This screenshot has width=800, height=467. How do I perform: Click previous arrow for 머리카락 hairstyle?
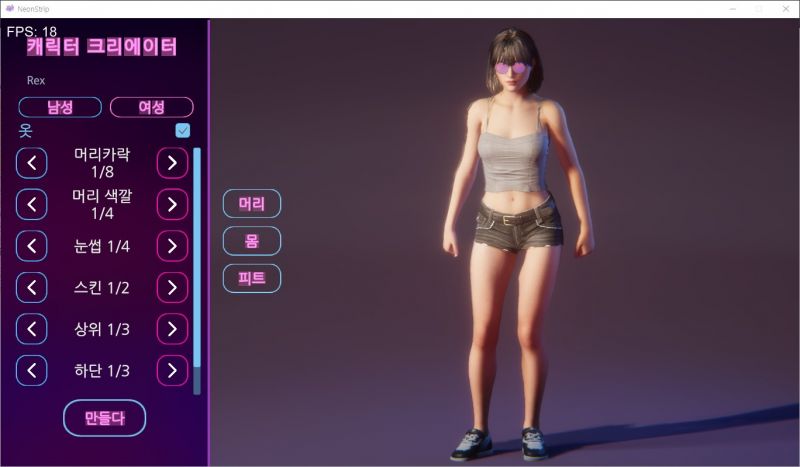32,162
